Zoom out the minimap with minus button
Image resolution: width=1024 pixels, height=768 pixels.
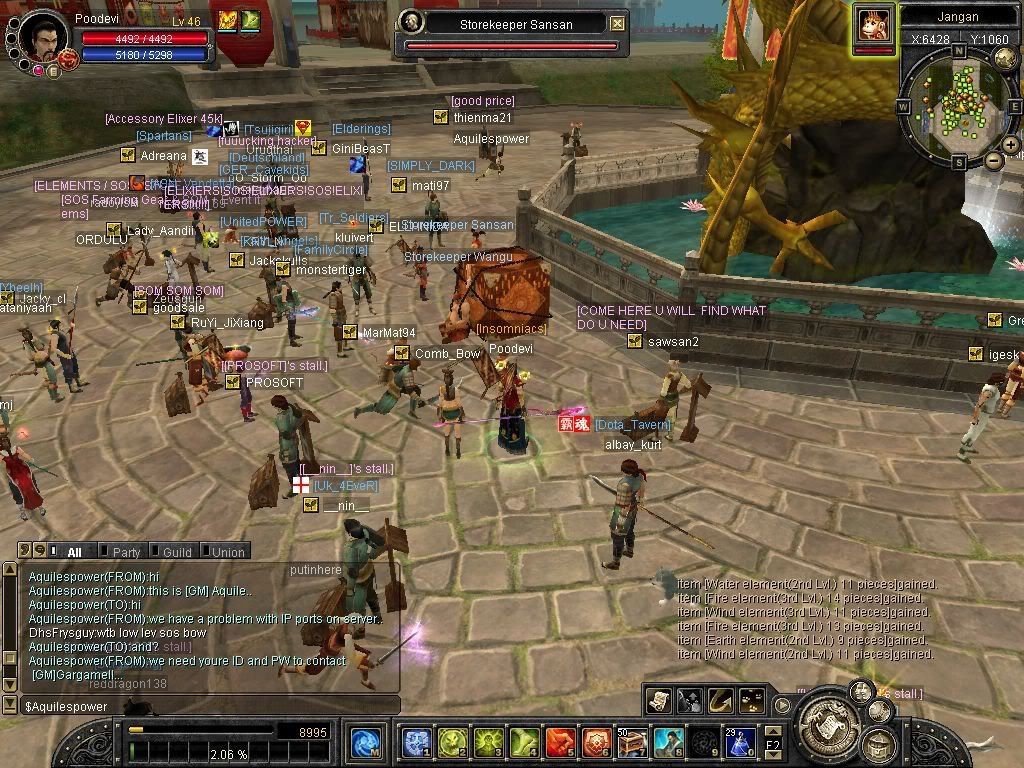tap(993, 160)
